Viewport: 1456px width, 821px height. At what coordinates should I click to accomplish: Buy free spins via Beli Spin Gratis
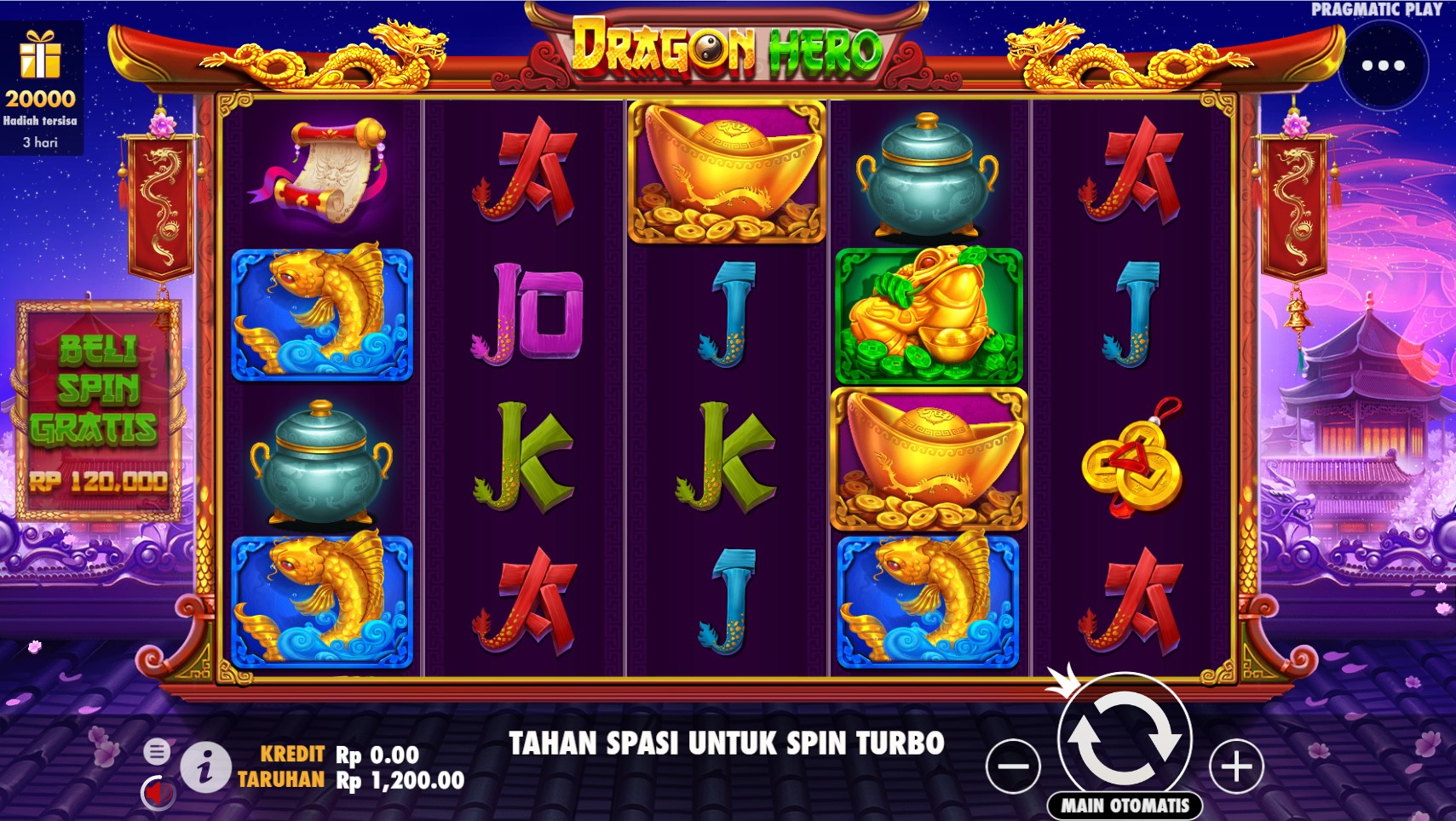[97, 410]
